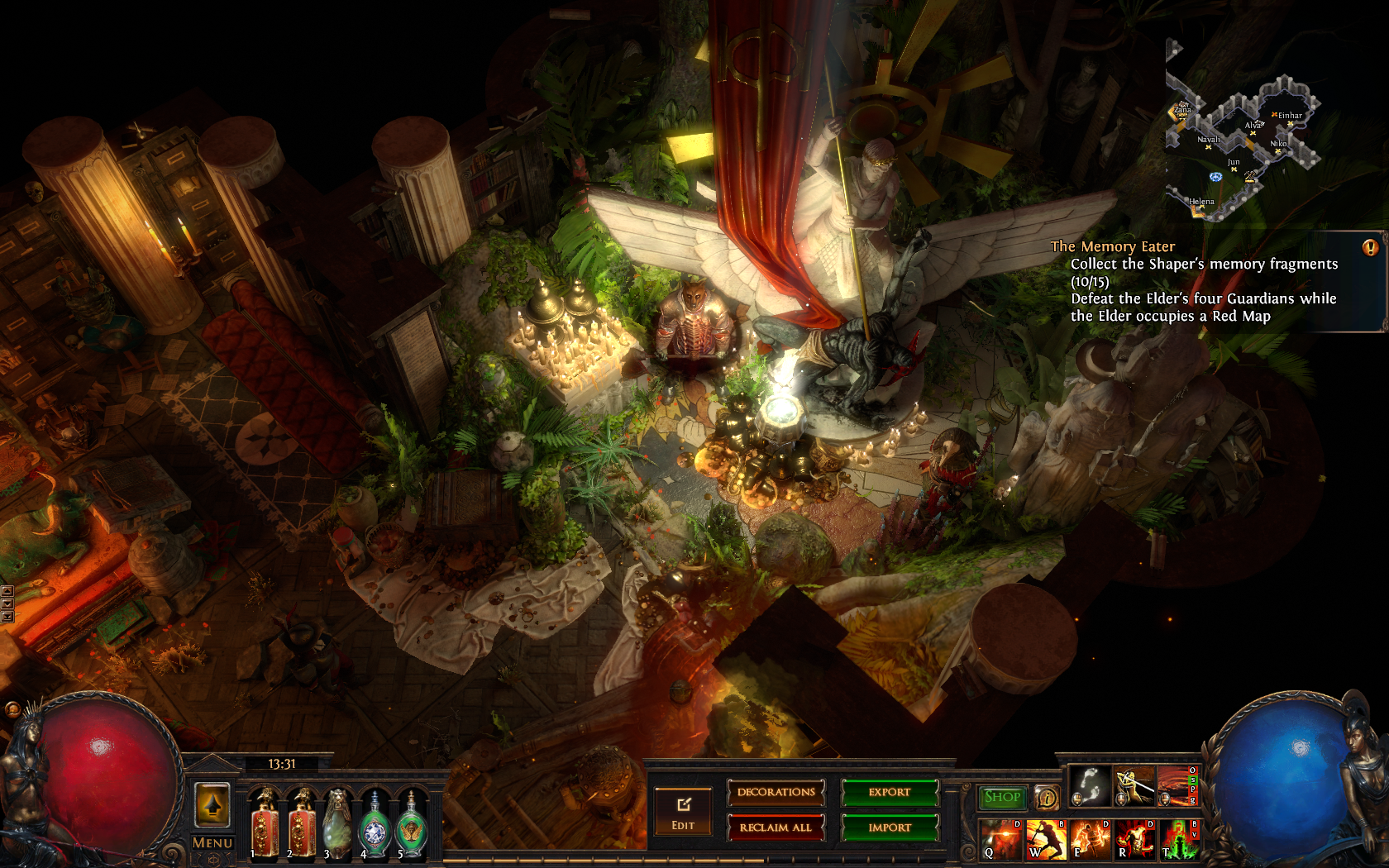The image size is (1389, 868).
Task: Activate the T green totem skill
Action: (1180, 839)
